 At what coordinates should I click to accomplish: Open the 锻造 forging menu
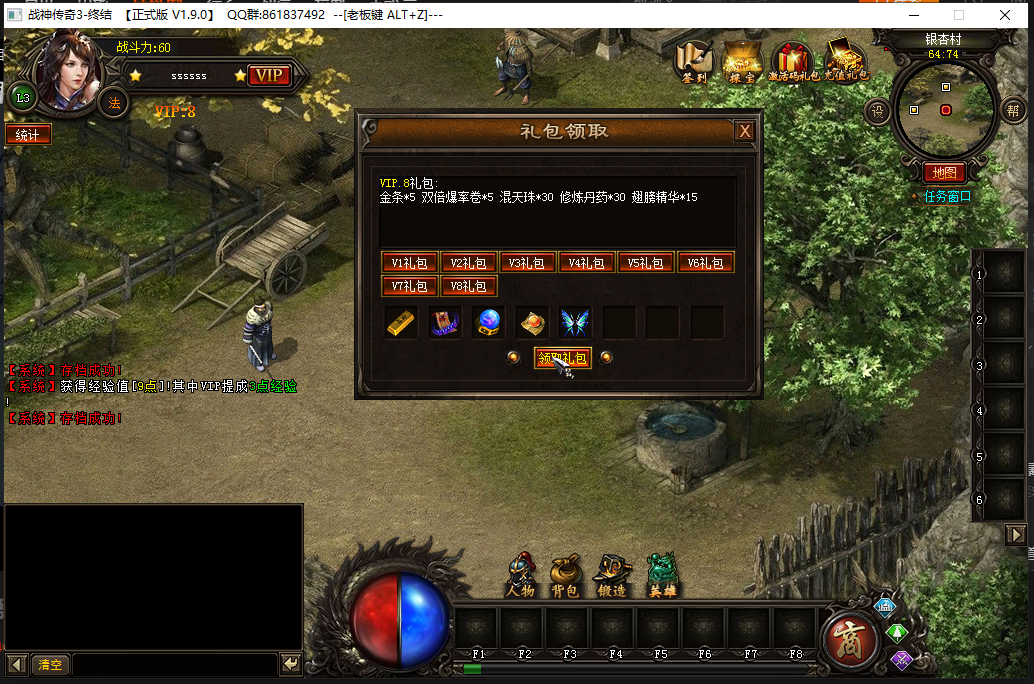click(611, 575)
